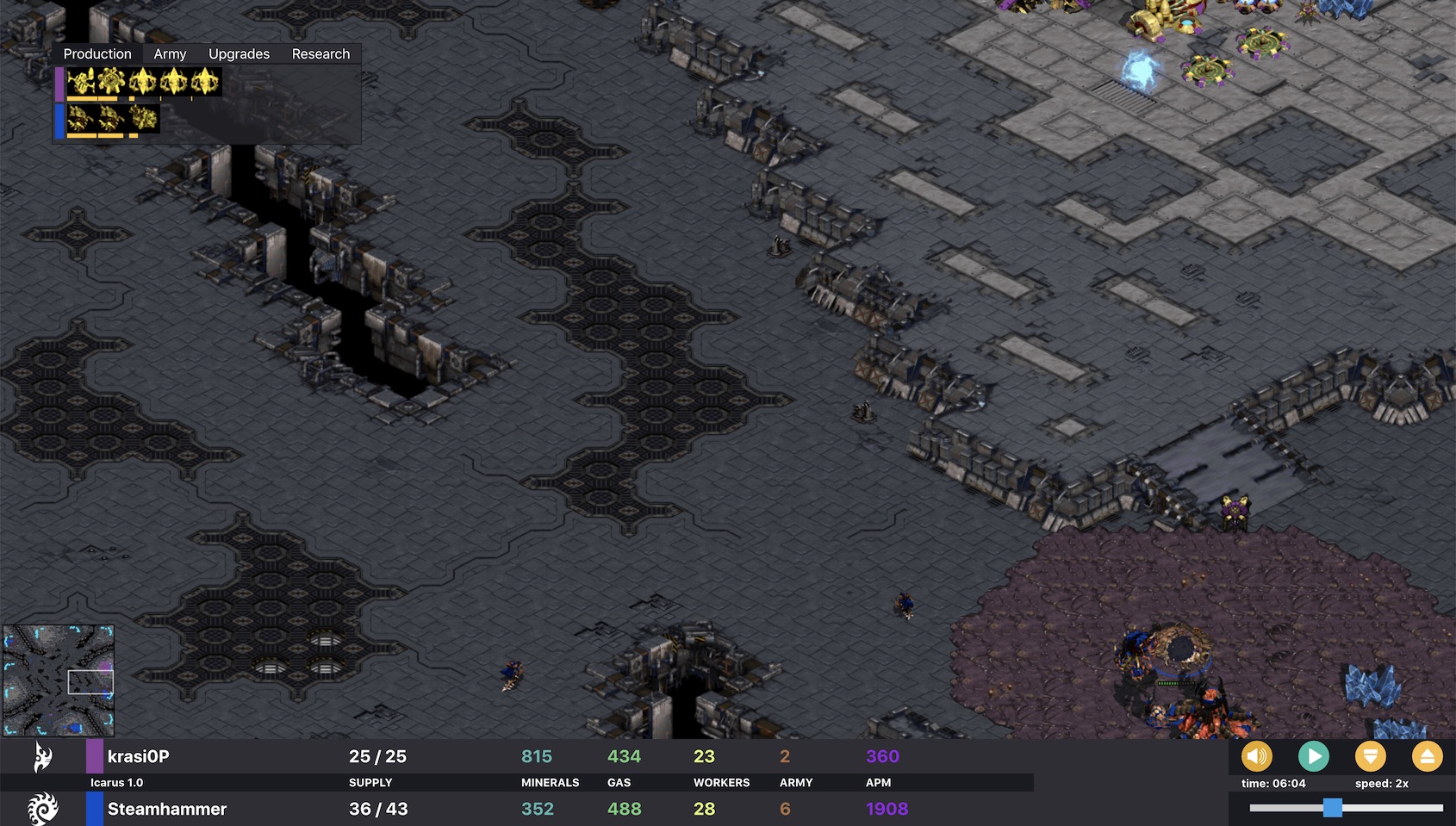Select player krasiOP in the scoreboard
Viewport: 1456px width, 826px height.
coord(138,756)
